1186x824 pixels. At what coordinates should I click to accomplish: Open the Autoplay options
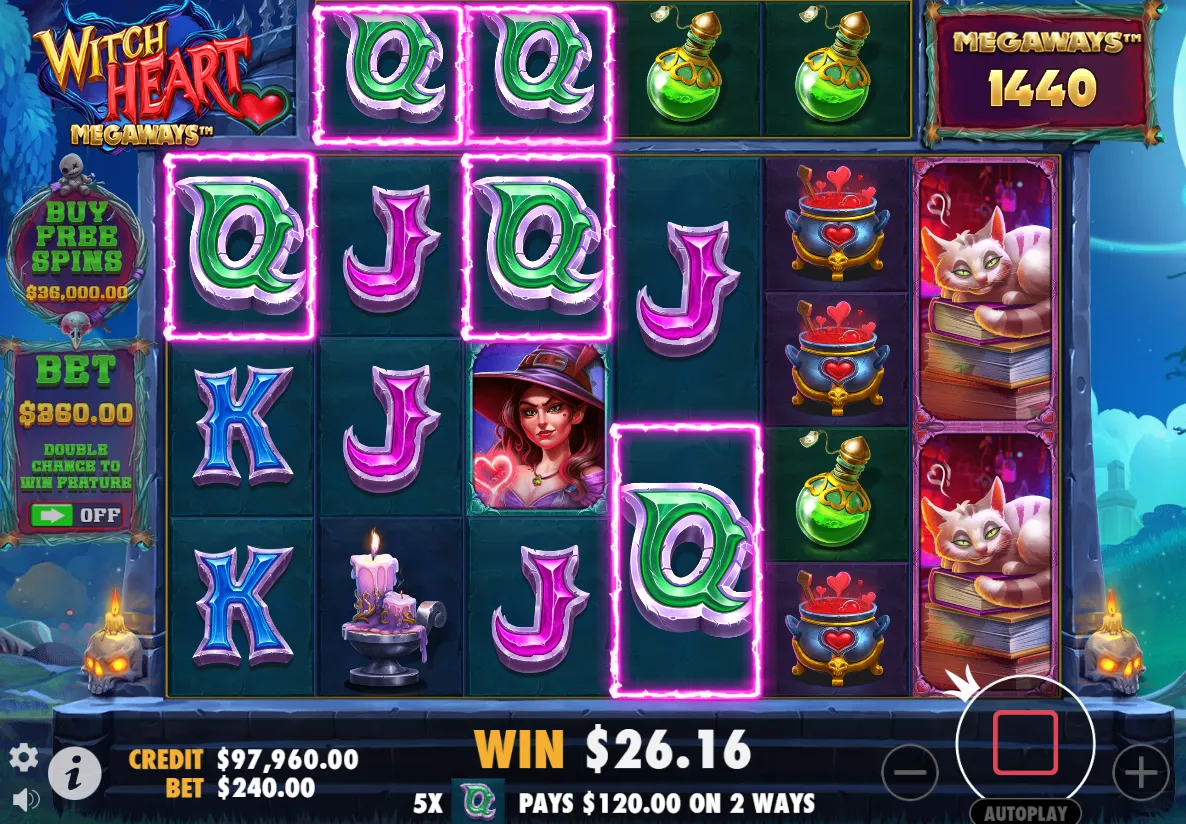[x=1025, y=812]
